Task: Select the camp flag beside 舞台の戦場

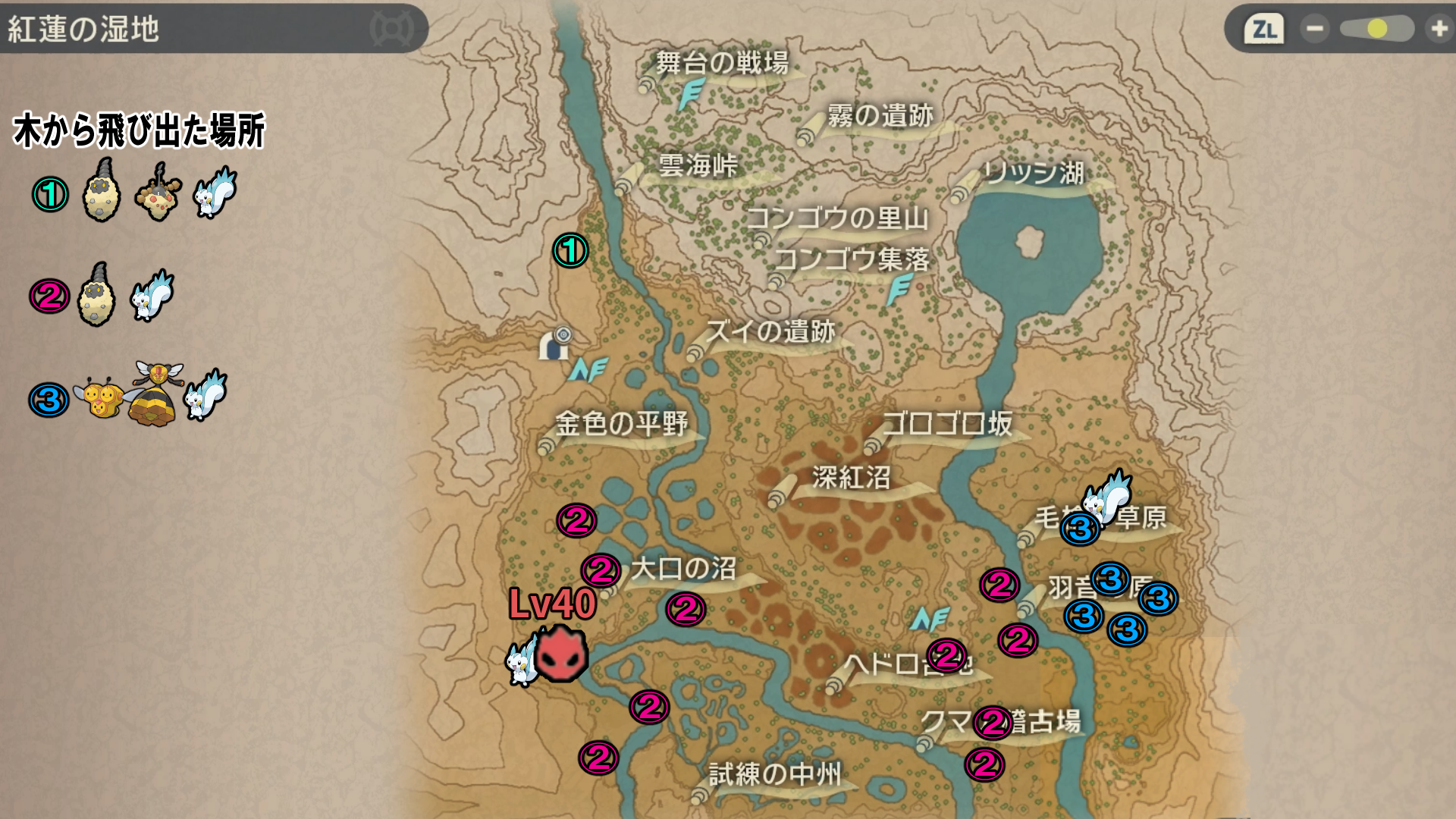Action: click(x=691, y=96)
